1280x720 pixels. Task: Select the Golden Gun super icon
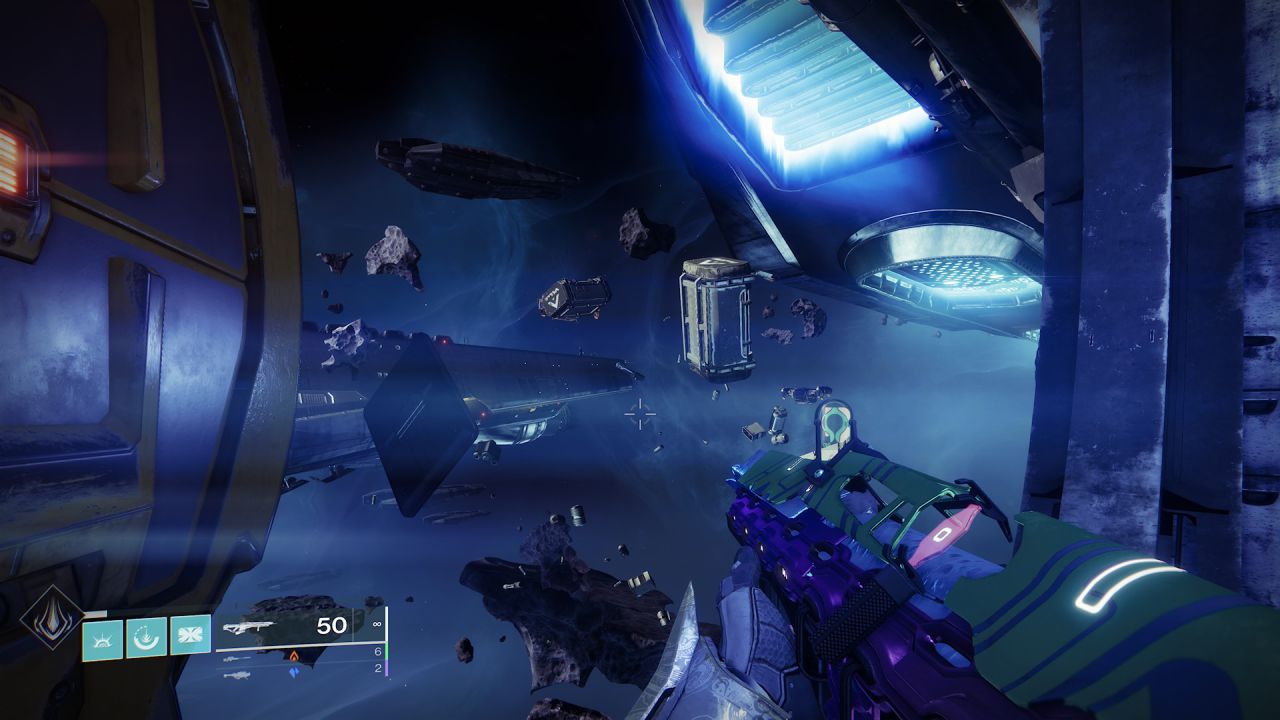[x=52, y=618]
